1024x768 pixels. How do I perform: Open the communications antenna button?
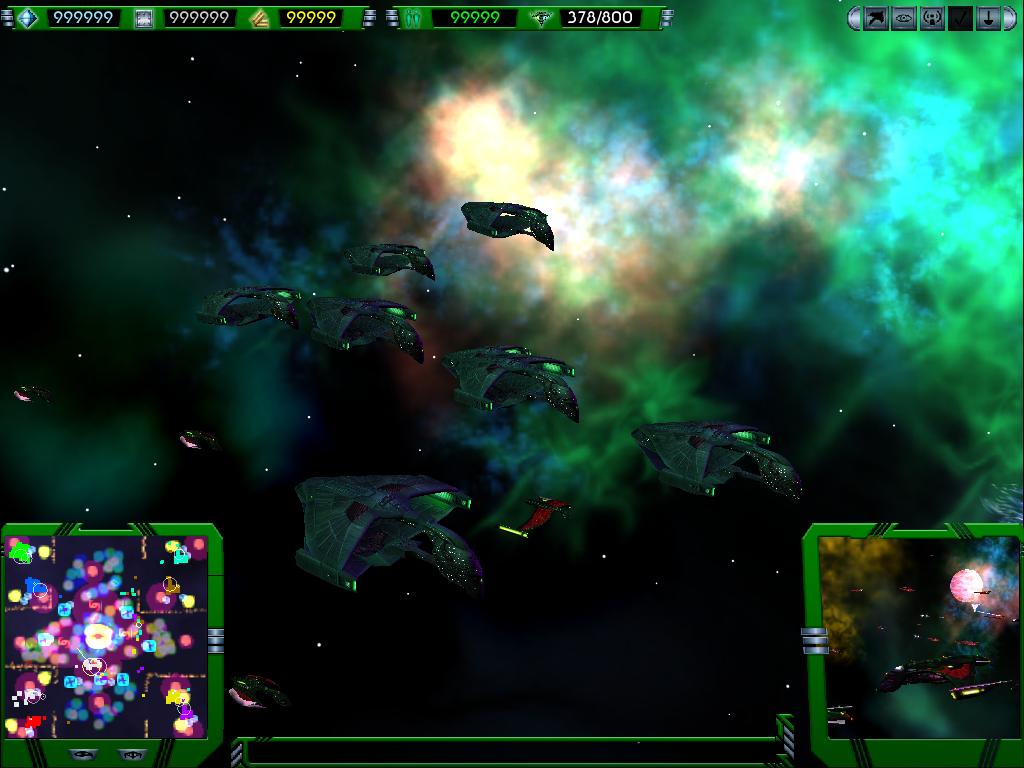[x=932, y=18]
